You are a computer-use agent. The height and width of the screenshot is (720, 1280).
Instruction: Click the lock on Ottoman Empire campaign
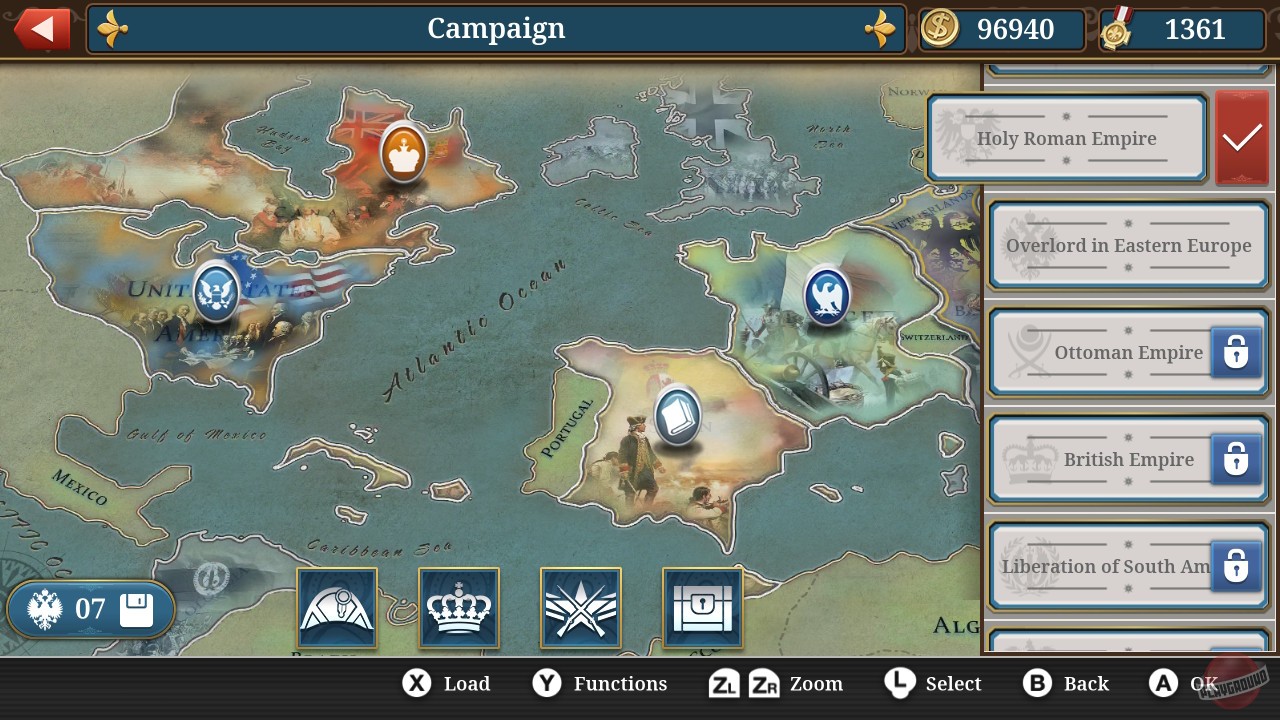point(1237,353)
